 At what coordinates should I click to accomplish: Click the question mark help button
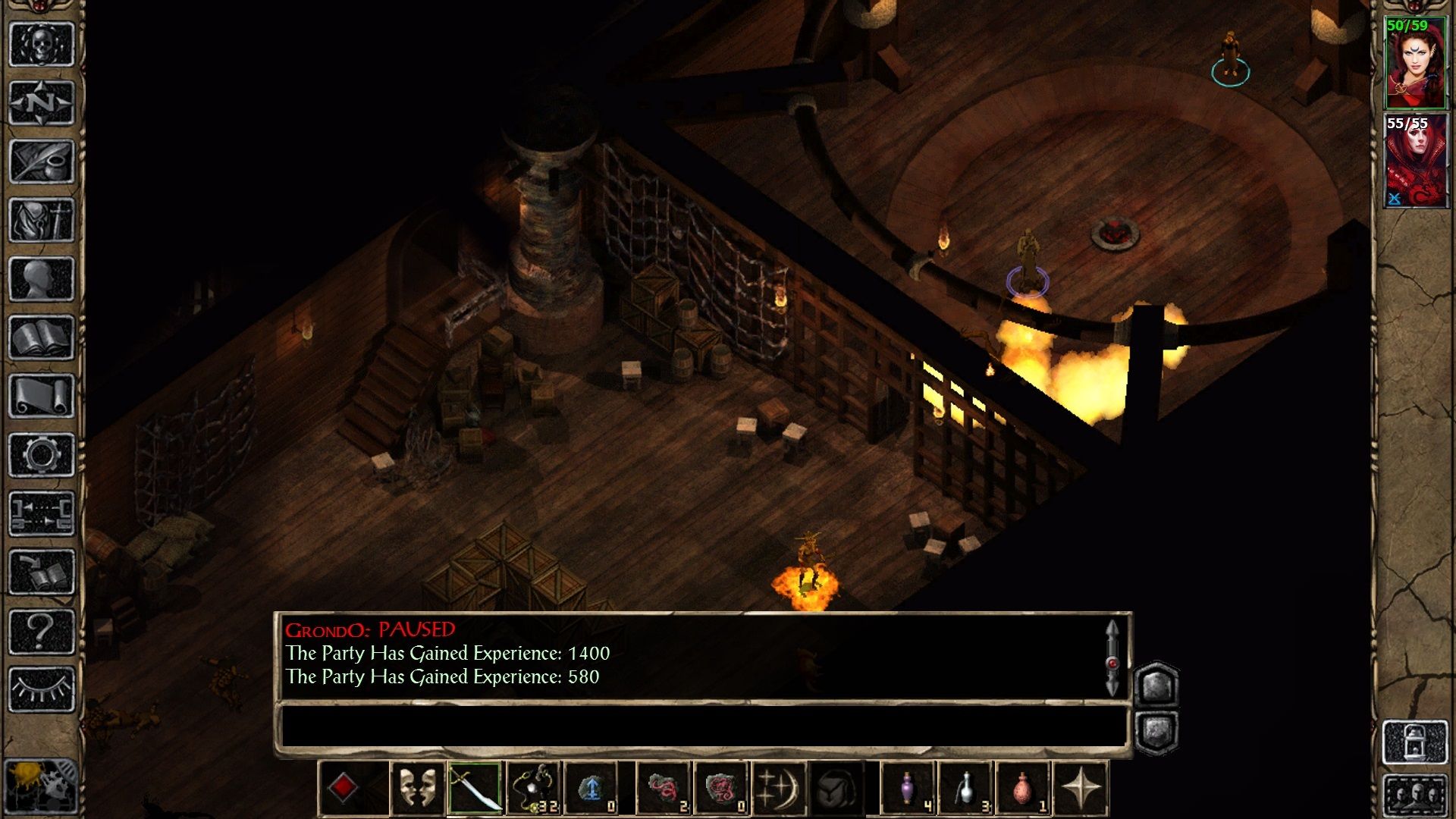click(42, 631)
